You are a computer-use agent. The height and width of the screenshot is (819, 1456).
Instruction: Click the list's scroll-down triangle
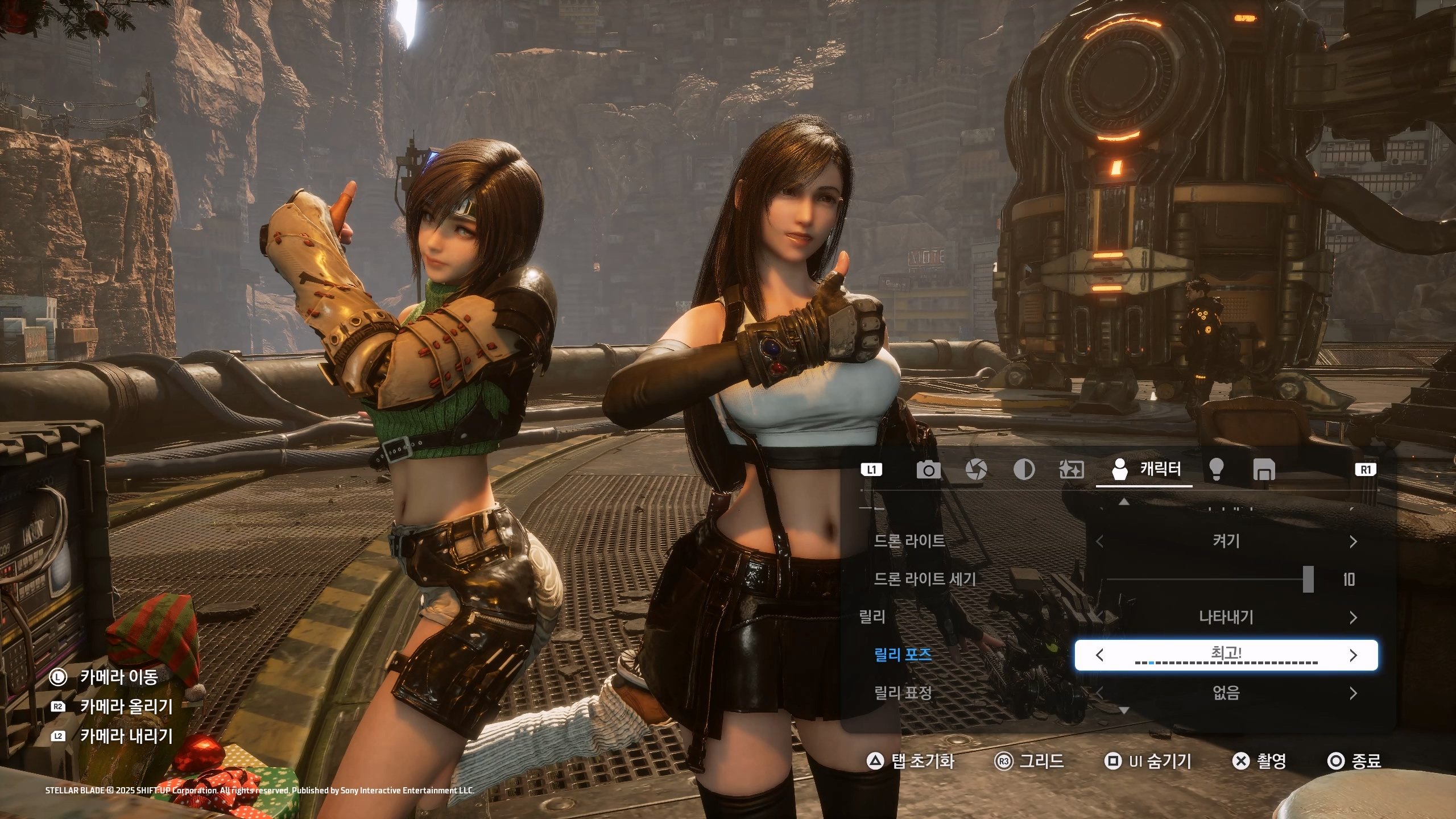pos(1124,710)
